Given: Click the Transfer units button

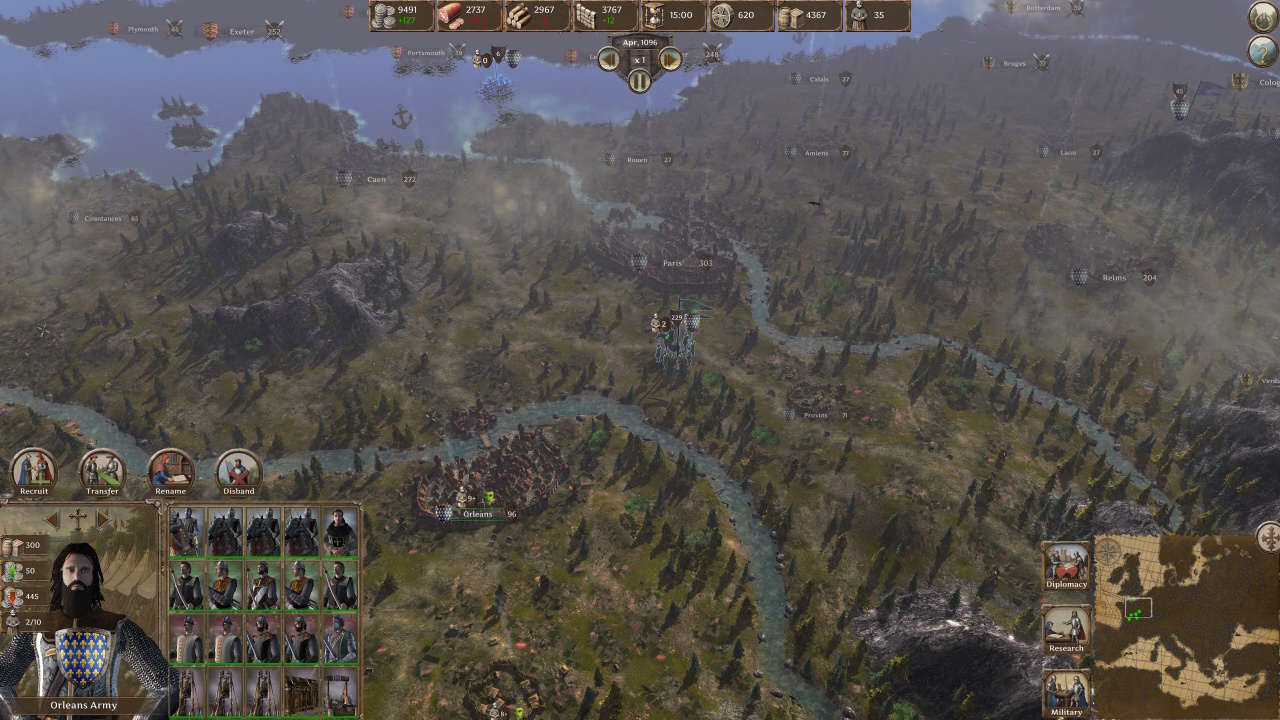Looking at the screenshot, I should [102, 469].
